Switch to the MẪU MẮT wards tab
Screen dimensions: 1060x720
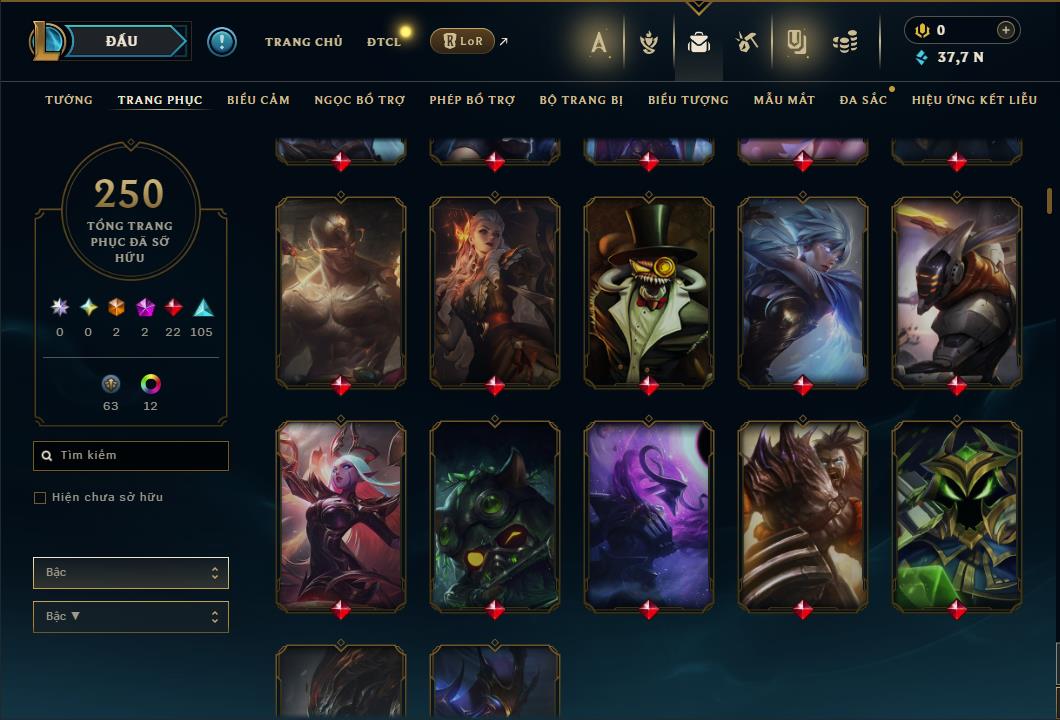784,100
